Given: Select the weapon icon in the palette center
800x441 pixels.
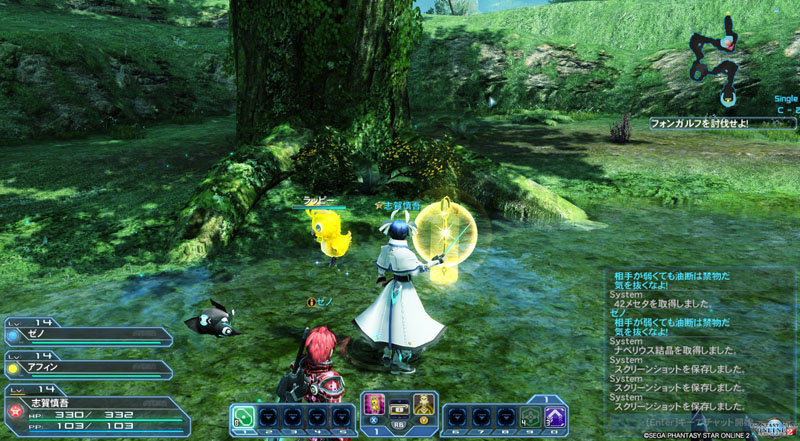Looking at the screenshot, I should point(401,411).
